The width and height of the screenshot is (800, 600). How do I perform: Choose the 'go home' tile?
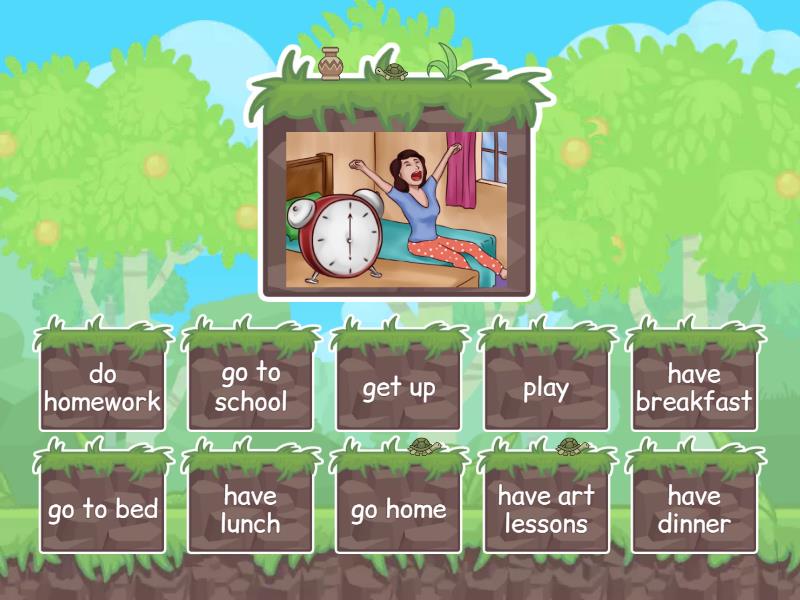tap(398, 510)
